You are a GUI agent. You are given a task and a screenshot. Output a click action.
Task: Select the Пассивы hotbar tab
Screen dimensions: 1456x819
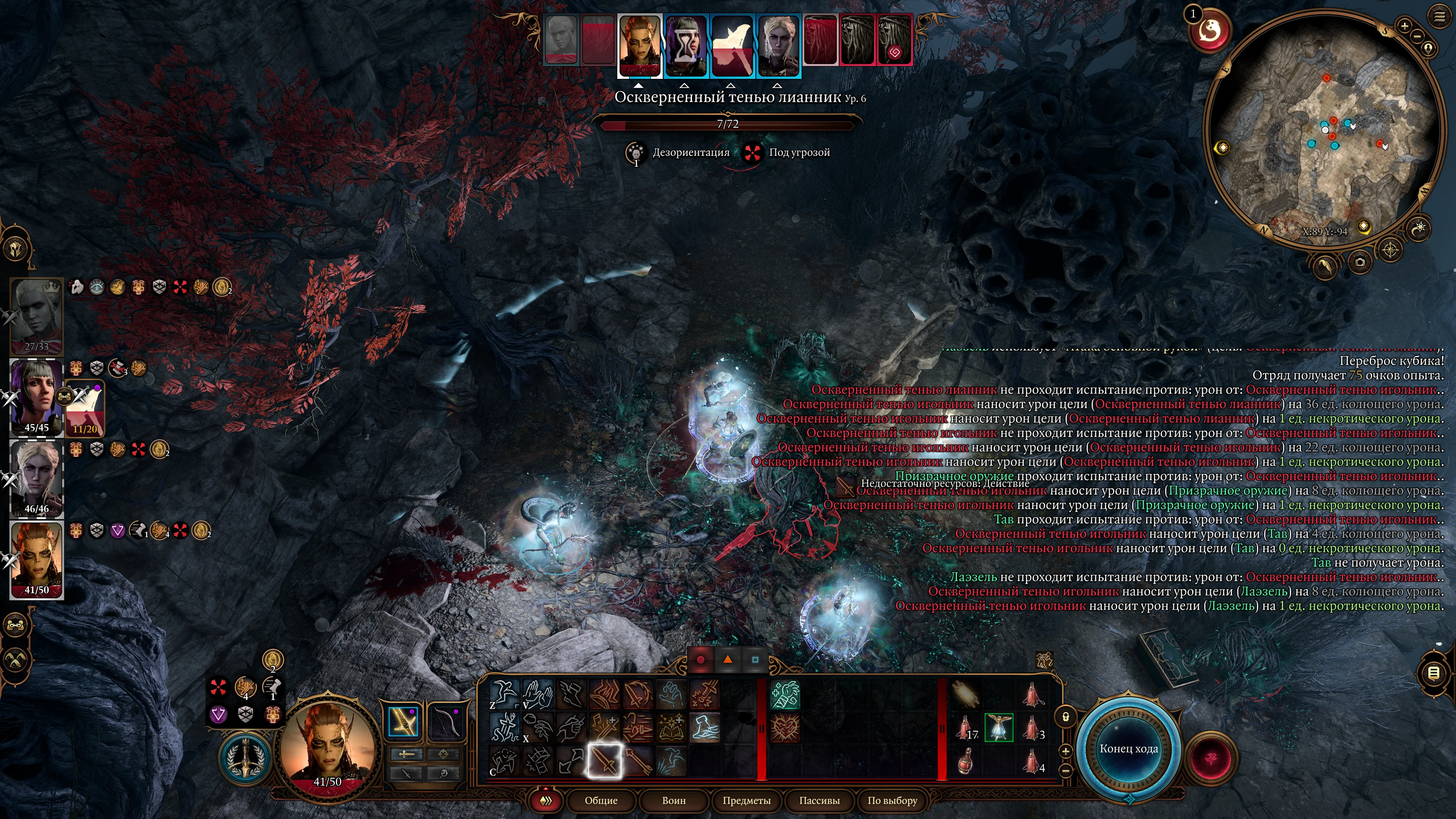pos(819,800)
